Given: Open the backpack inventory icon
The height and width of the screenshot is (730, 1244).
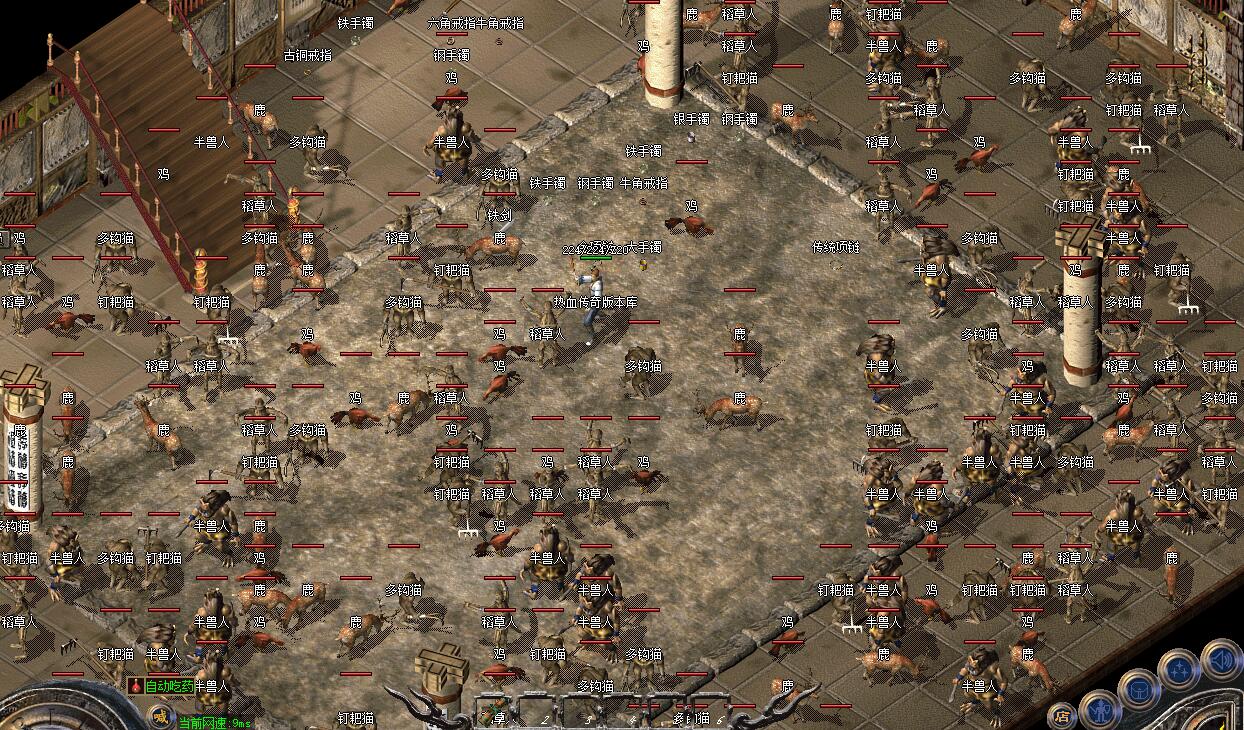Looking at the screenshot, I should pyautogui.click(x=1138, y=688).
